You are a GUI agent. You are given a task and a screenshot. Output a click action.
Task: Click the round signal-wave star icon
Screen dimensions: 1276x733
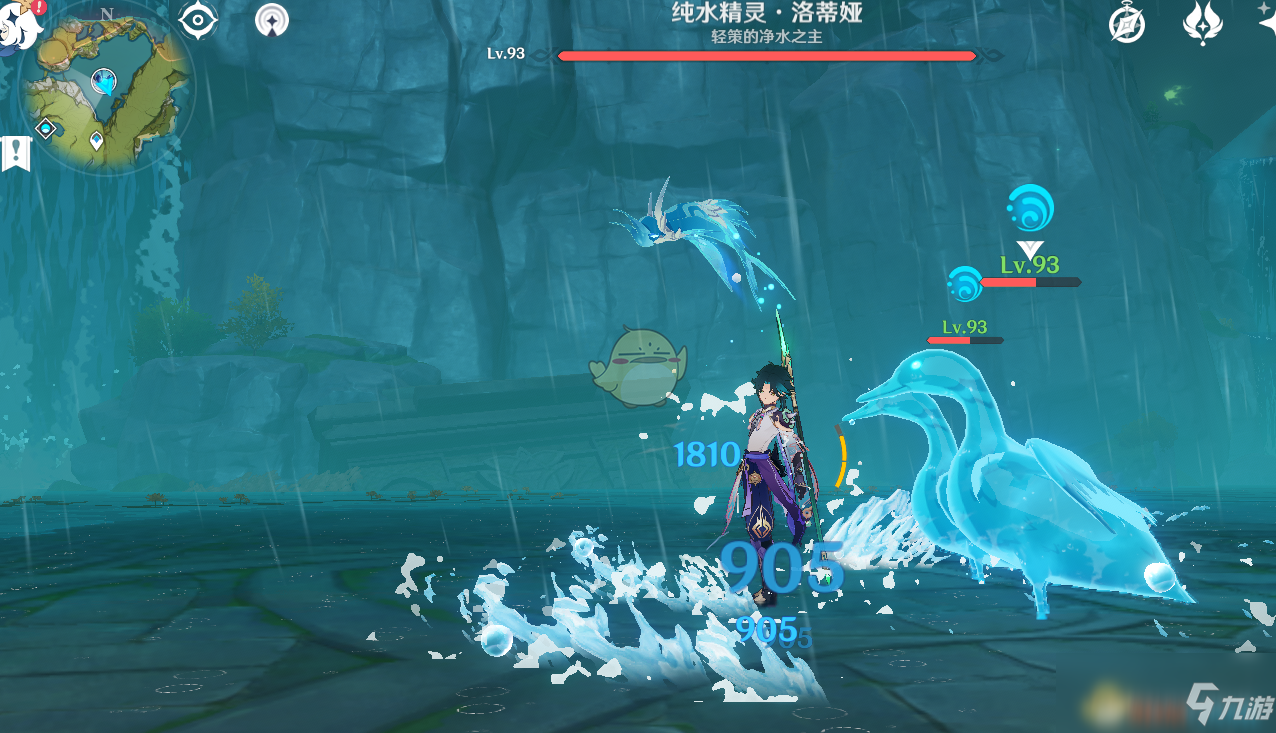tap(271, 20)
